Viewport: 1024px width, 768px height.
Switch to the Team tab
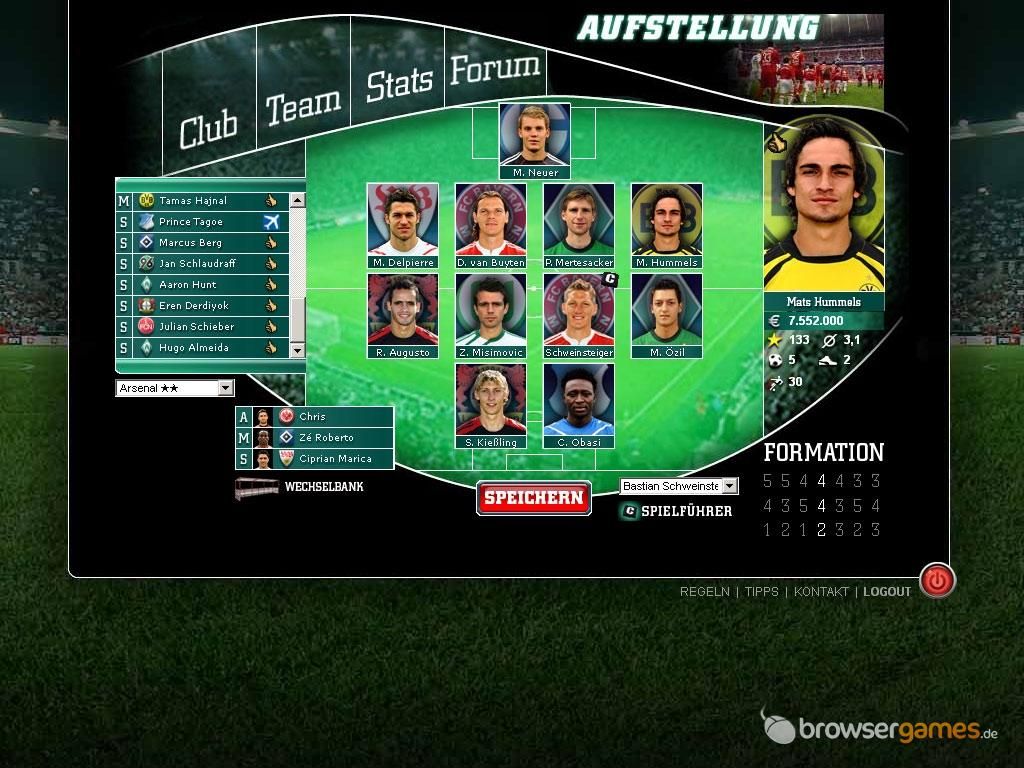coord(302,105)
